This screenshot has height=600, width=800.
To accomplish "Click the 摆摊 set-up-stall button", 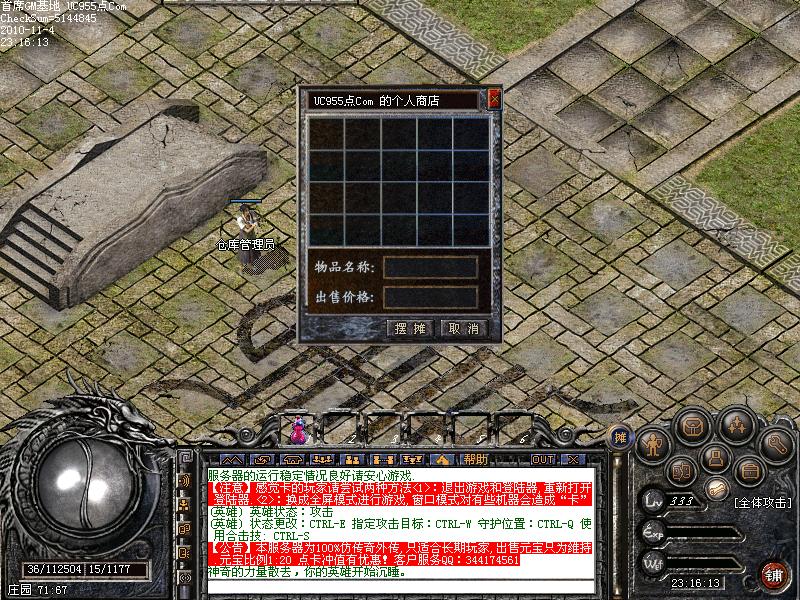I will (x=410, y=328).
